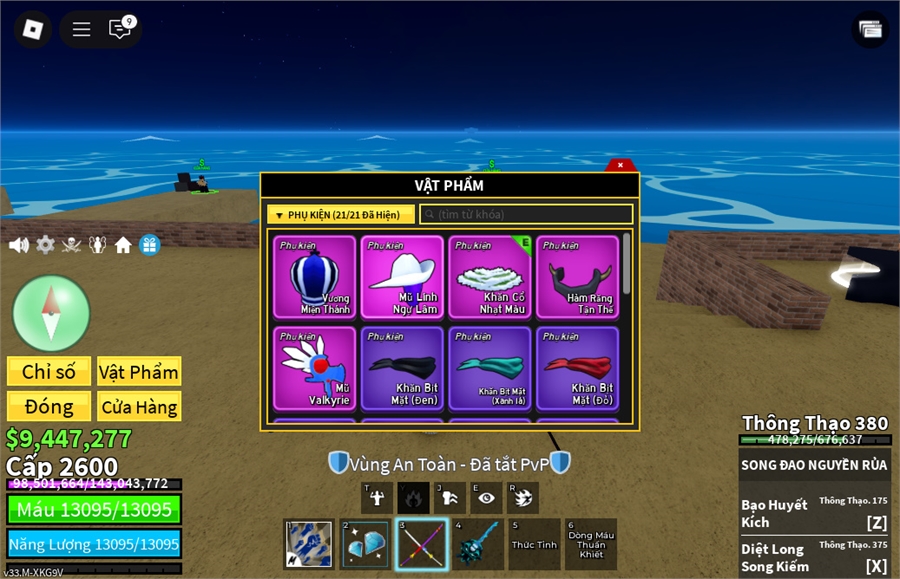This screenshot has height=579, width=900.
Task: Open the Phụ Kiện category dropdown
Action: tap(340, 214)
